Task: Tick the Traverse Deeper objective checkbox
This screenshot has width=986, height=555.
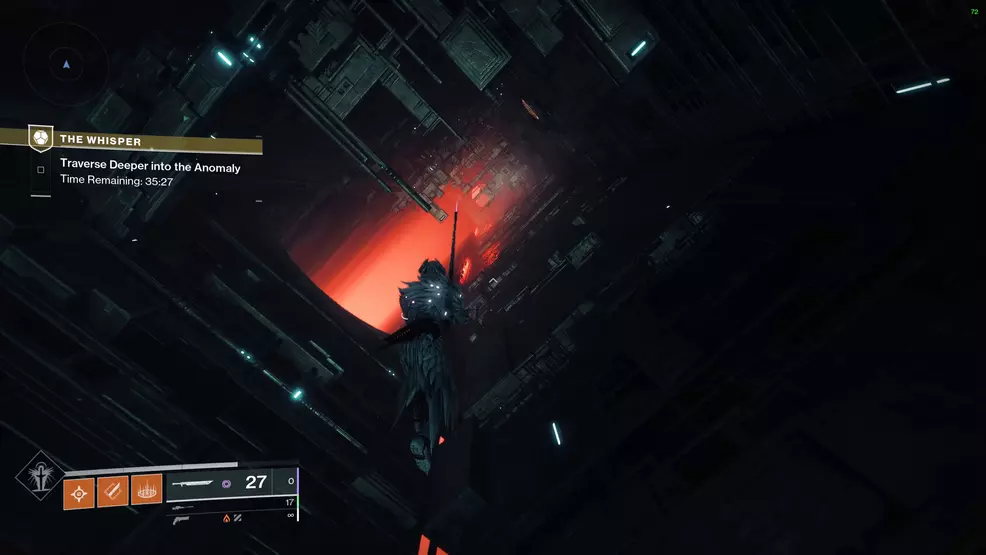Action: [41, 169]
